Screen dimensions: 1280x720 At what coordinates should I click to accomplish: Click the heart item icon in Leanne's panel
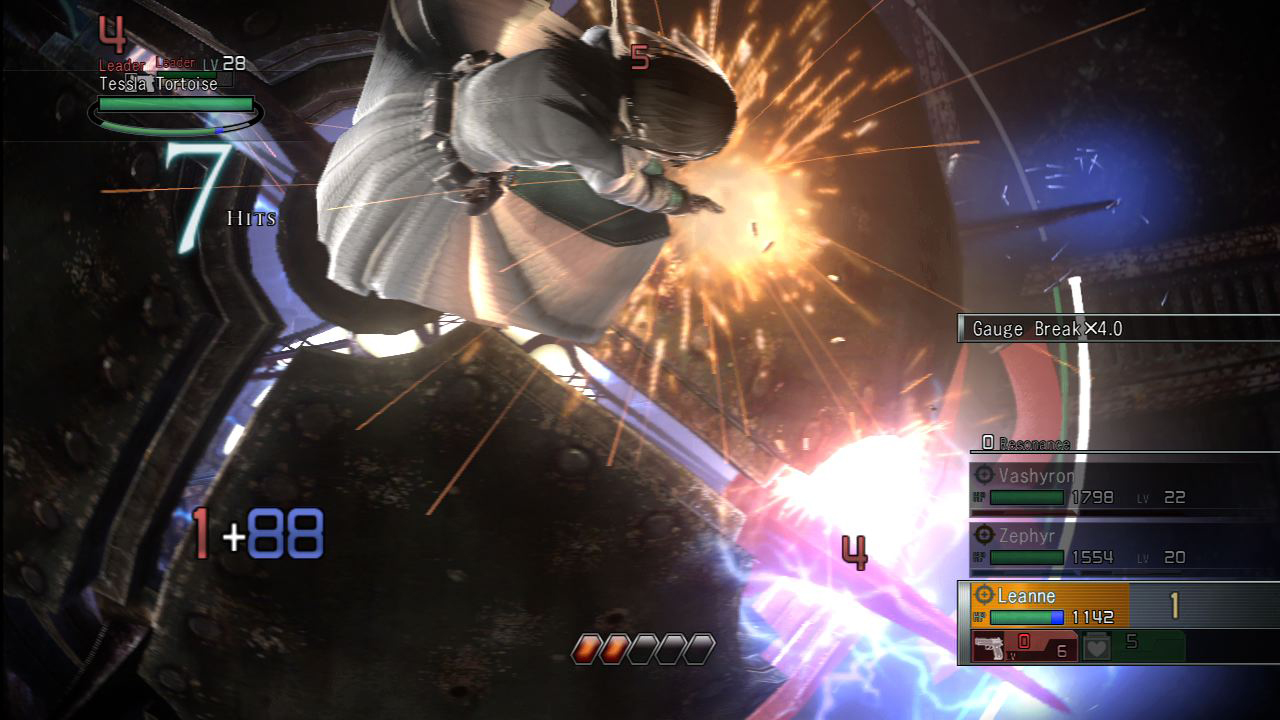coord(1095,644)
